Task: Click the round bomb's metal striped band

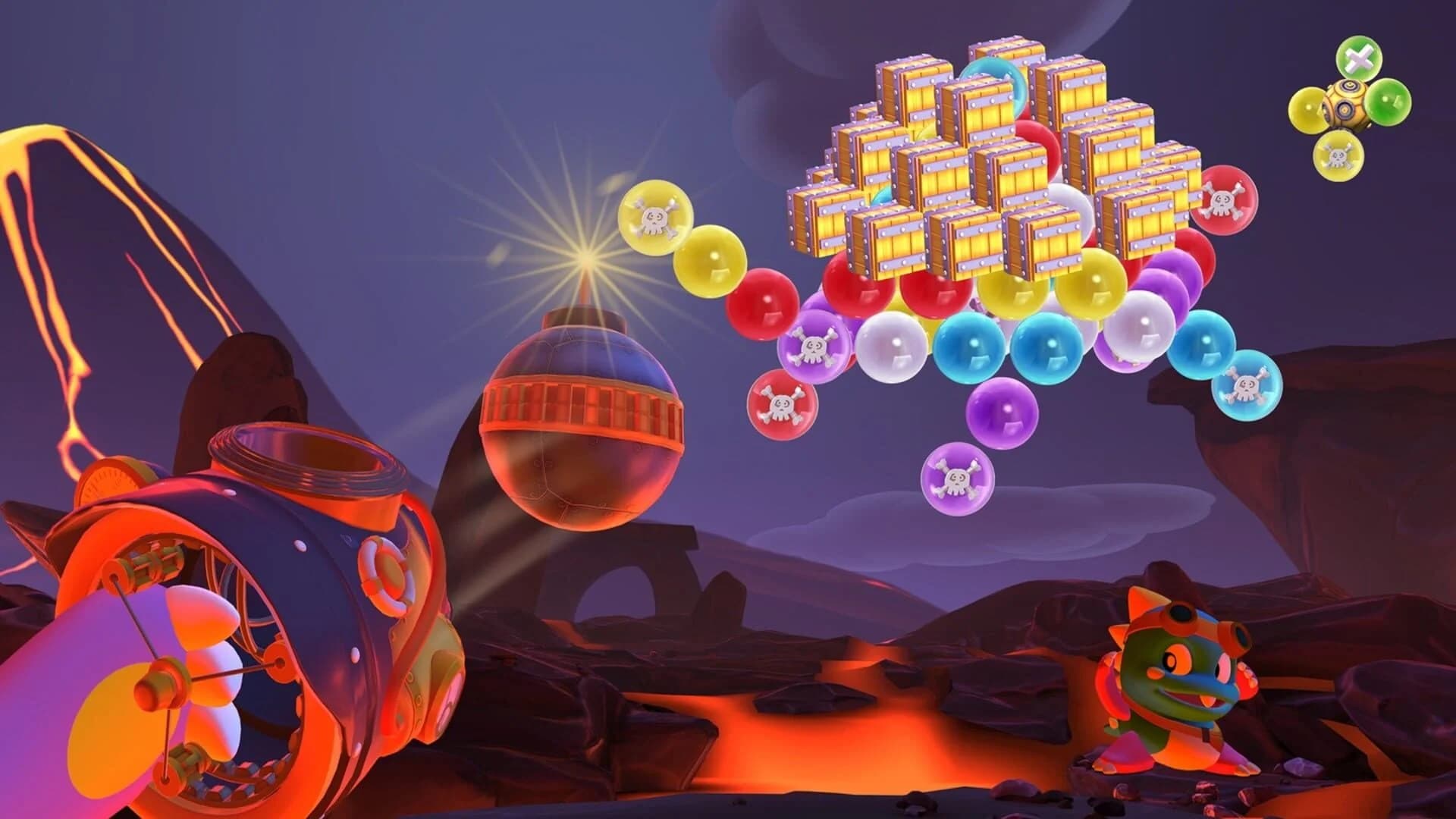Action: click(584, 413)
